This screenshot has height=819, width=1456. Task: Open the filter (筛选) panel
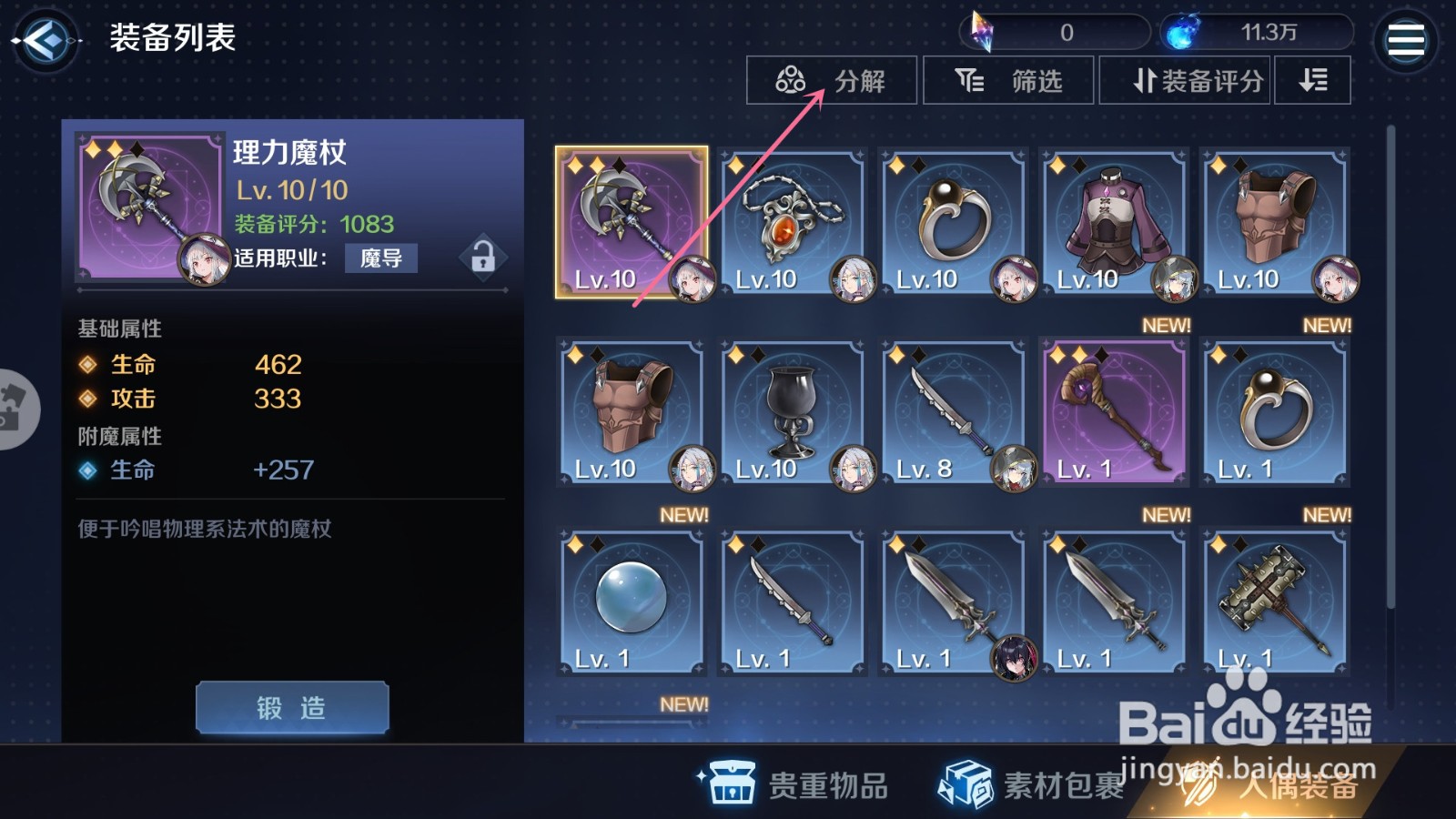pos(1008,80)
